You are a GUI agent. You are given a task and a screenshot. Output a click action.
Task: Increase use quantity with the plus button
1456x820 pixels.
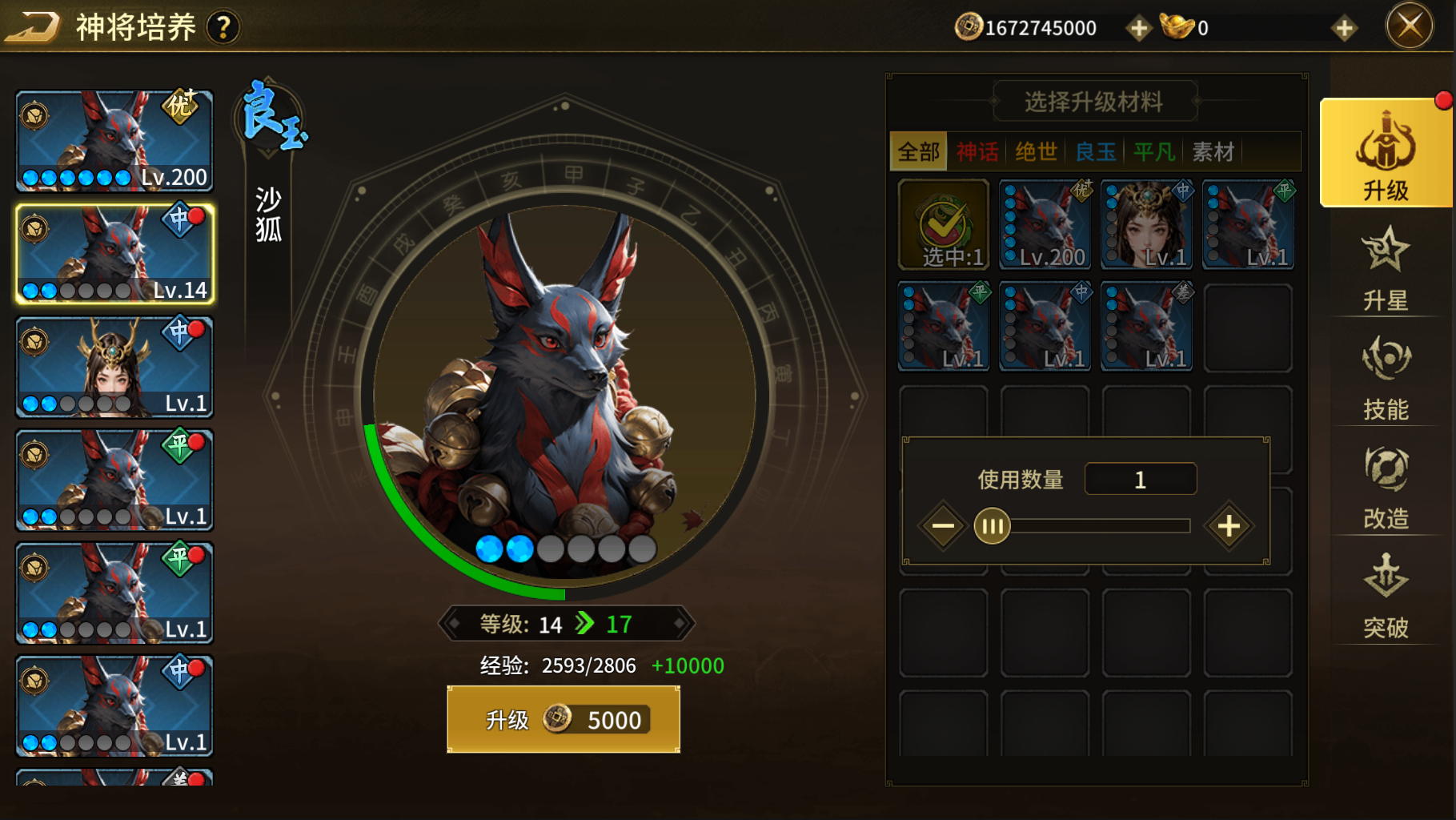tap(1229, 526)
